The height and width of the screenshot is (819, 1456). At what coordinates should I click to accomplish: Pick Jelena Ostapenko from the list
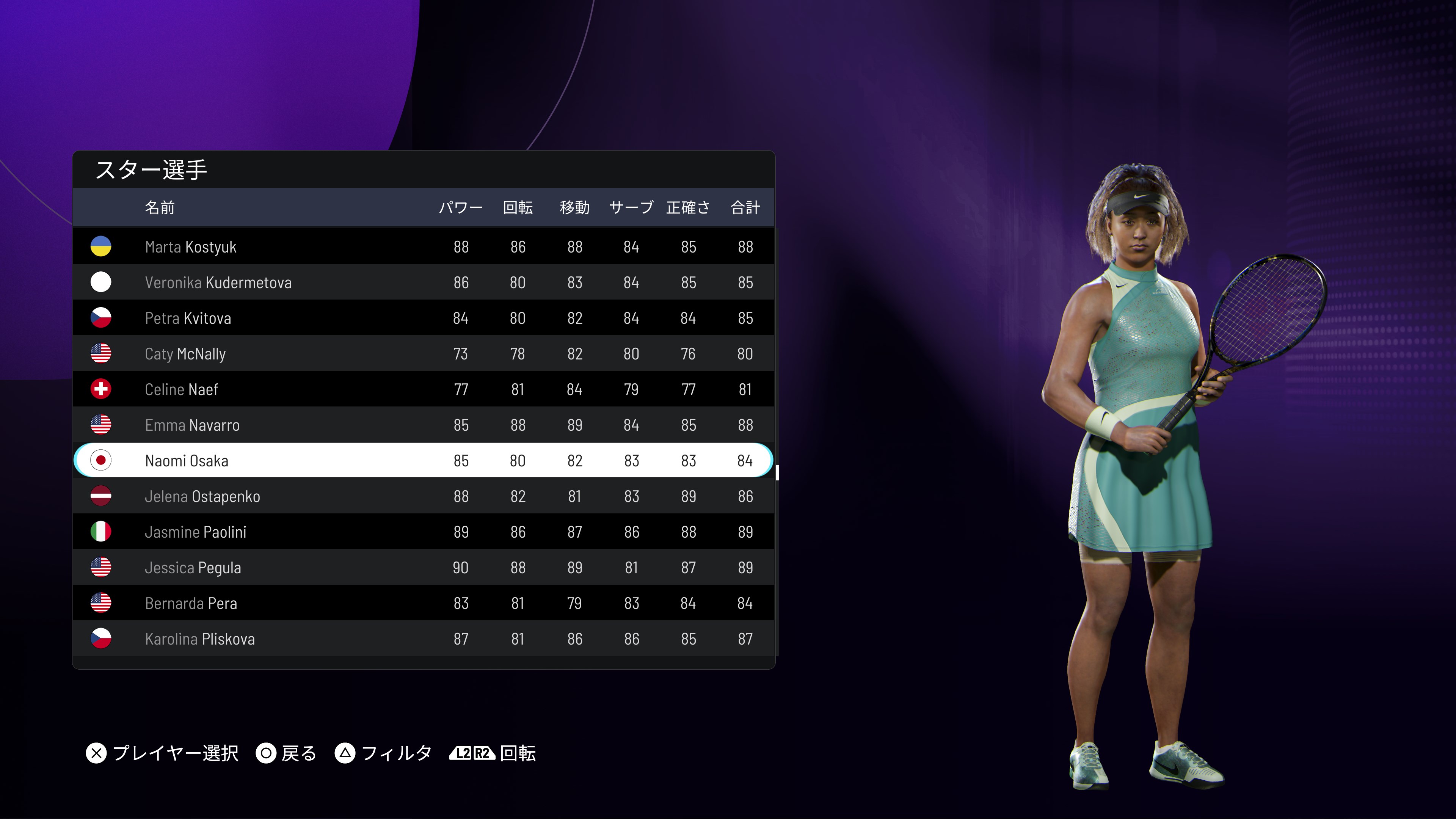tap(423, 496)
